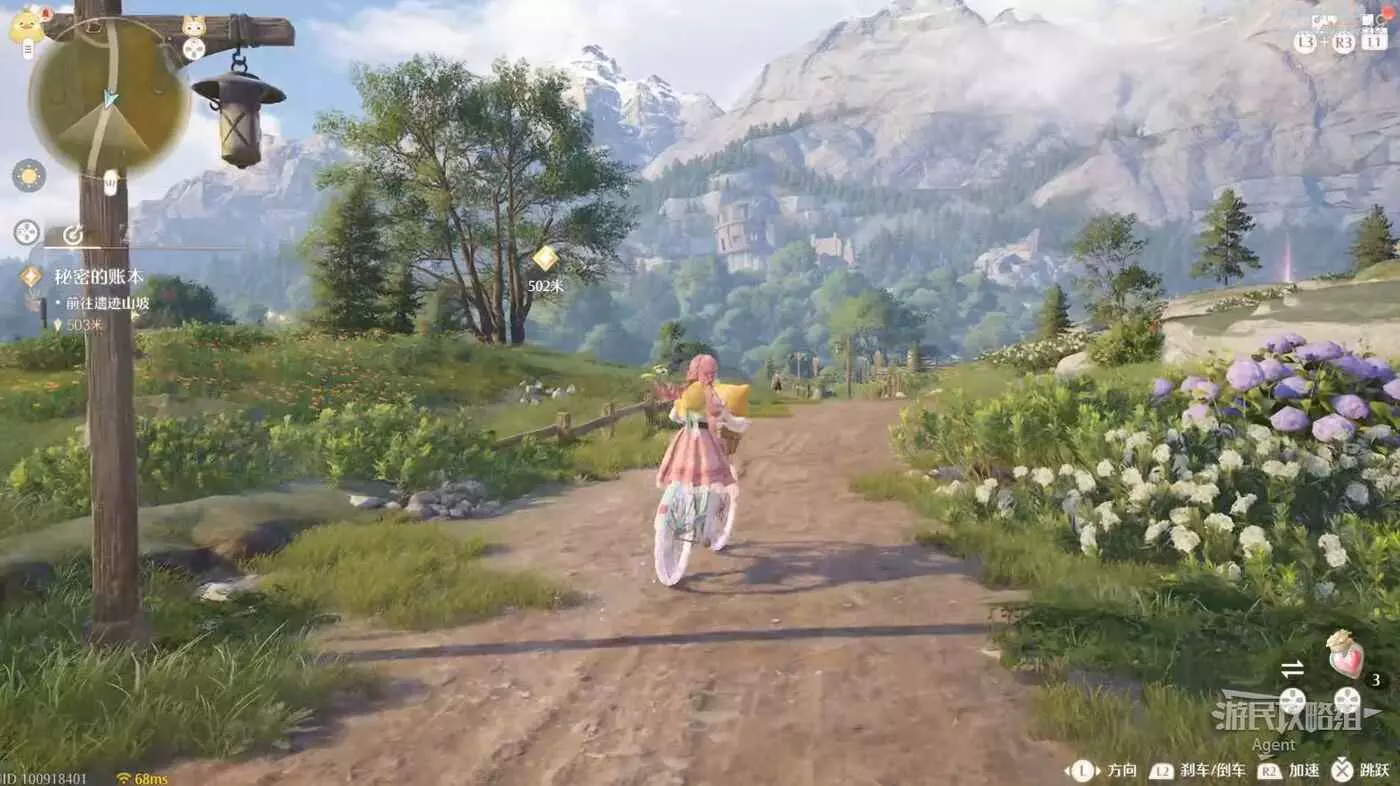Click the swap arrows beside the potion

1292,668
